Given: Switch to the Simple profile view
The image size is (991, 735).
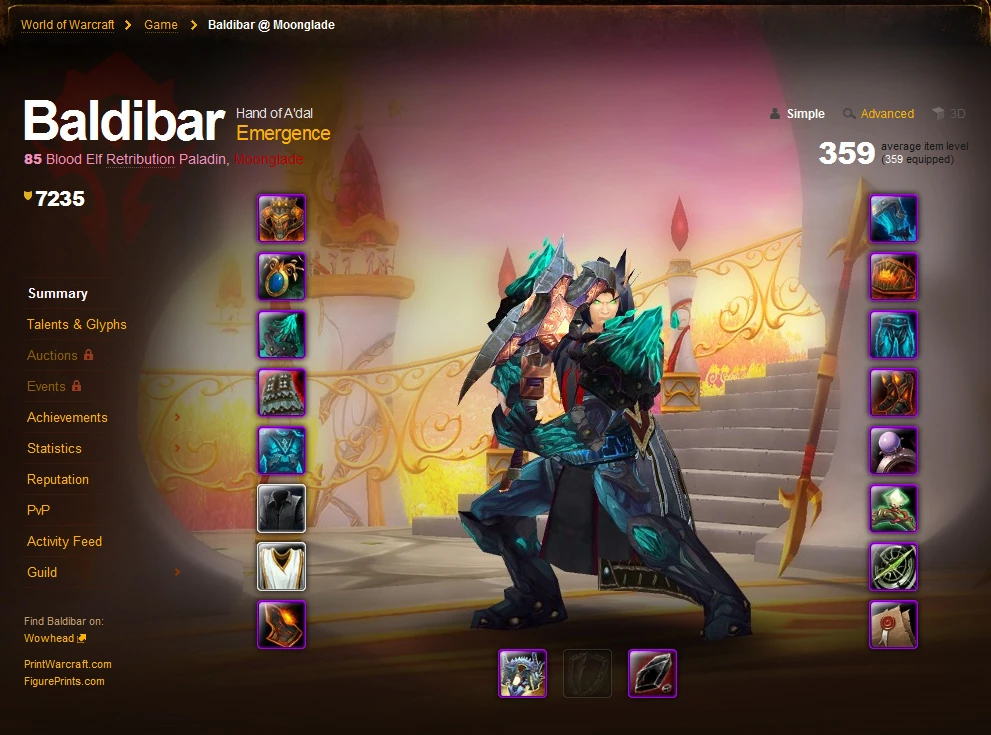Looking at the screenshot, I should [805, 114].
